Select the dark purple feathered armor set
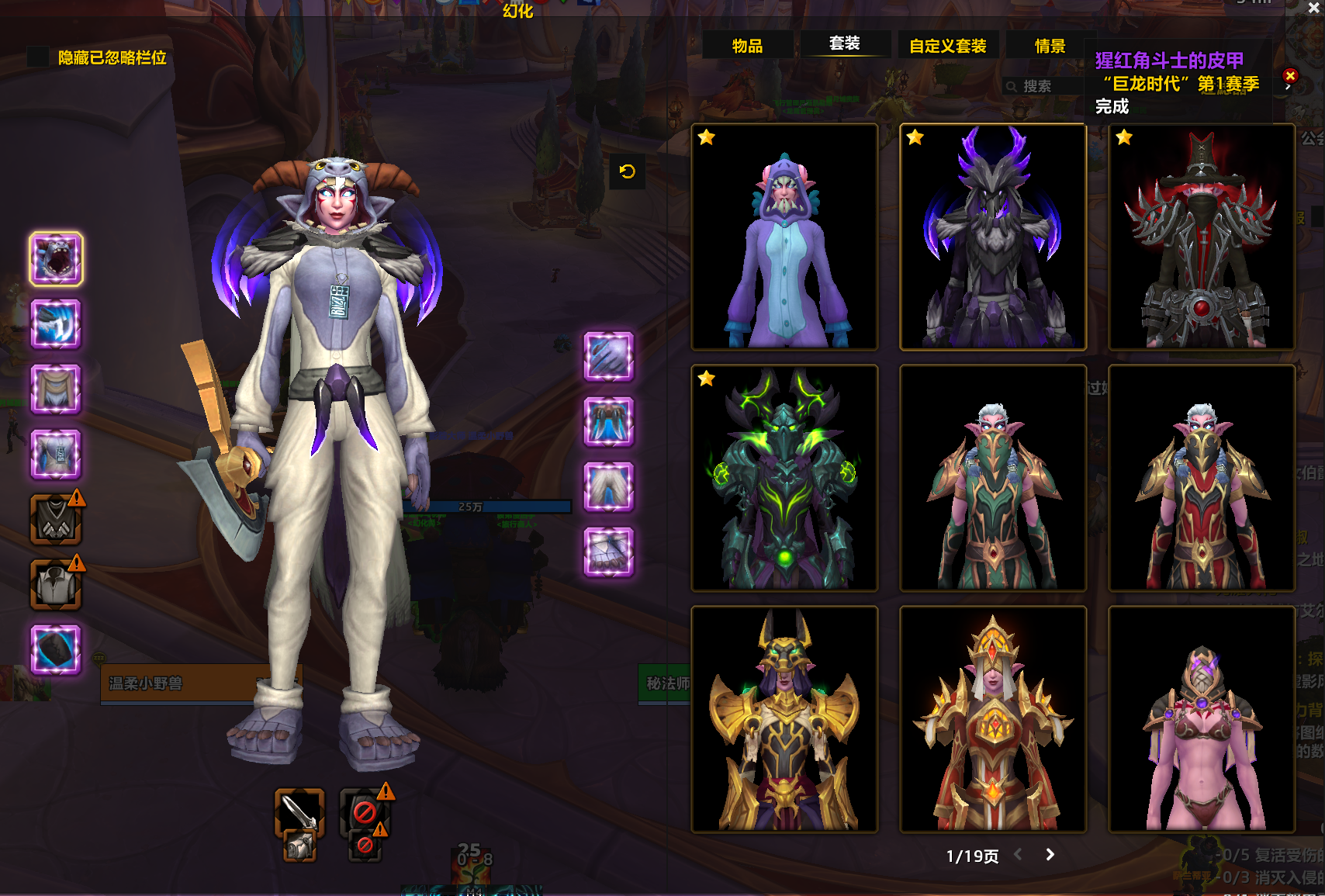This screenshot has height=896, width=1325. coord(993,237)
